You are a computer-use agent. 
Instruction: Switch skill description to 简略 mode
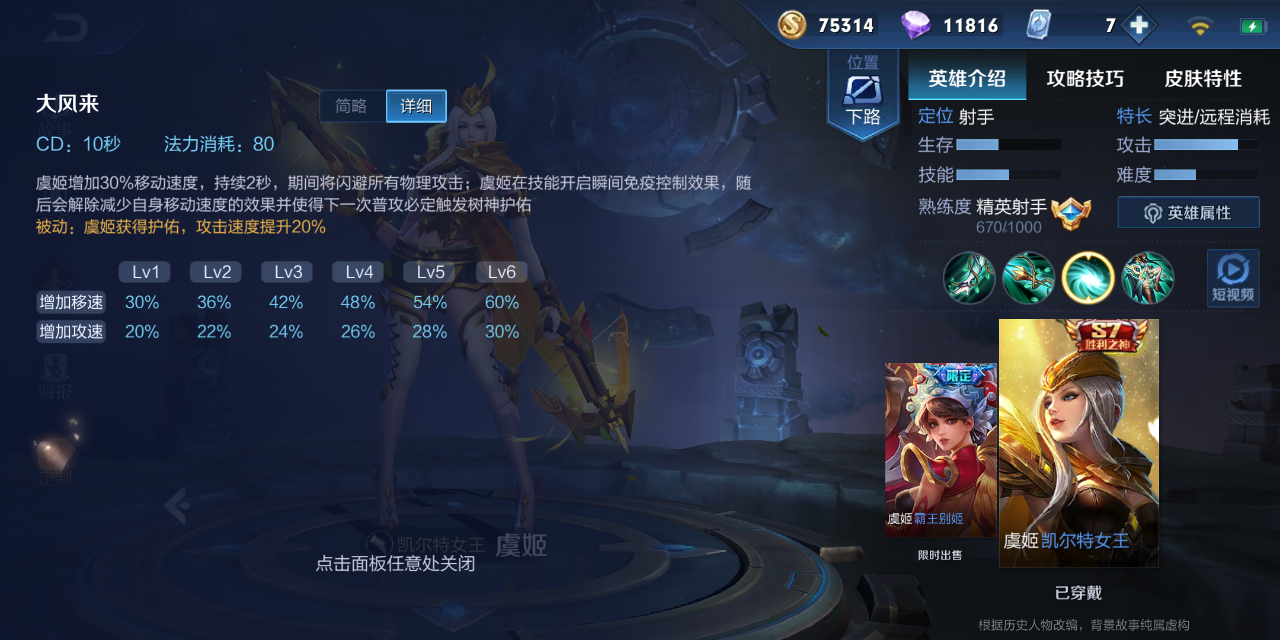point(352,106)
